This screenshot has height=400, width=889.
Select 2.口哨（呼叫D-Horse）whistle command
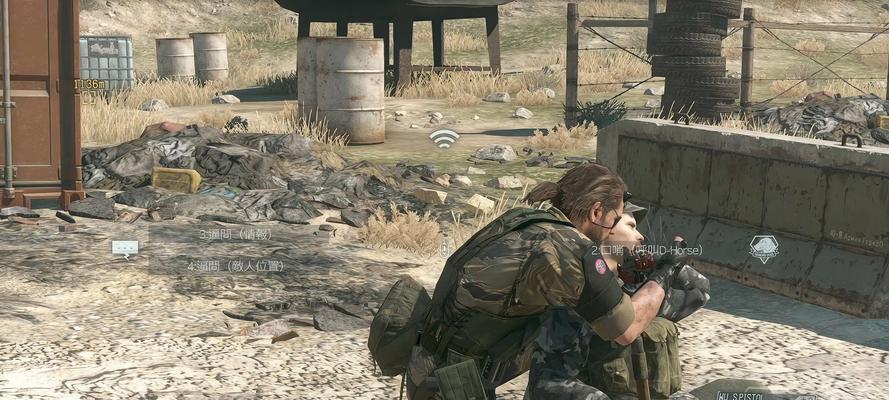pyautogui.click(x=646, y=249)
